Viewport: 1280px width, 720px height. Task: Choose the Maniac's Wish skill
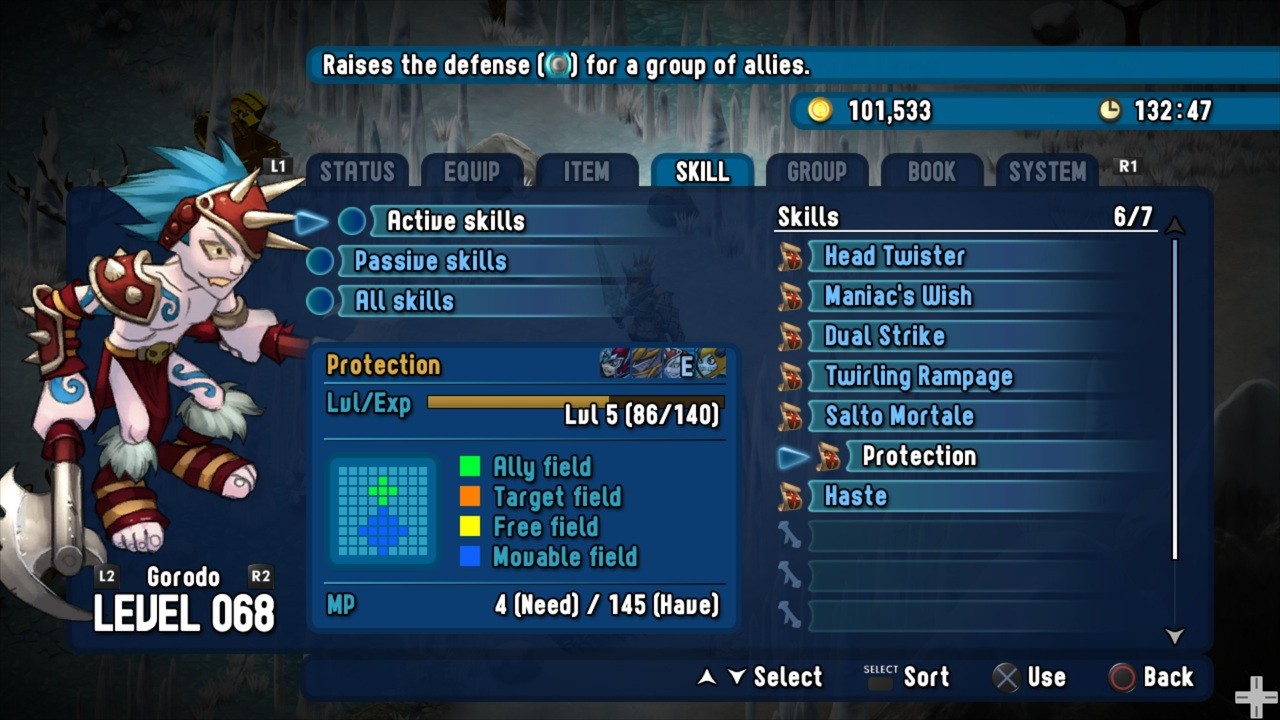[x=897, y=296]
